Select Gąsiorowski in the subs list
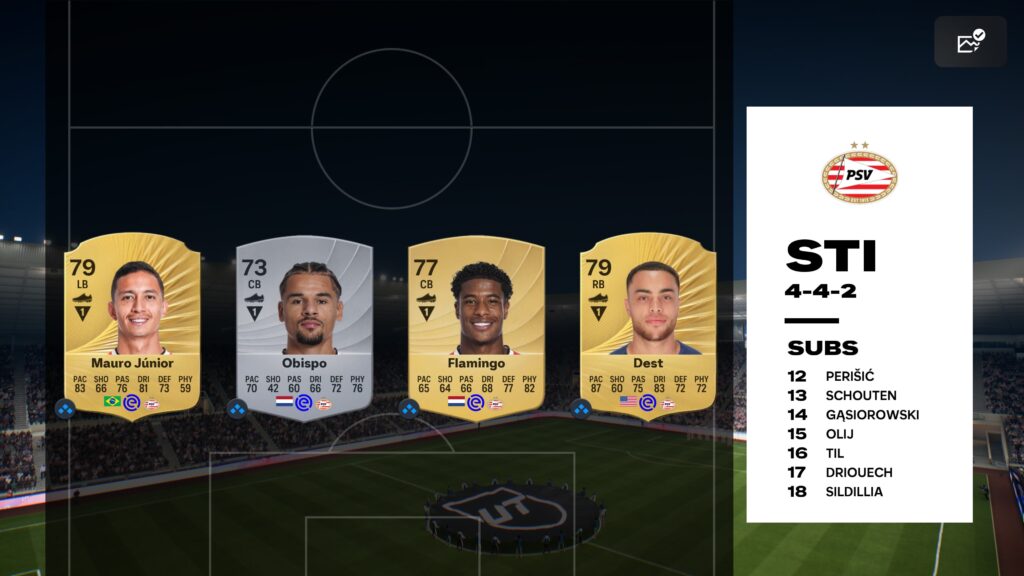Screen dimensions: 1024x576 pyautogui.click(x=871, y=415)
